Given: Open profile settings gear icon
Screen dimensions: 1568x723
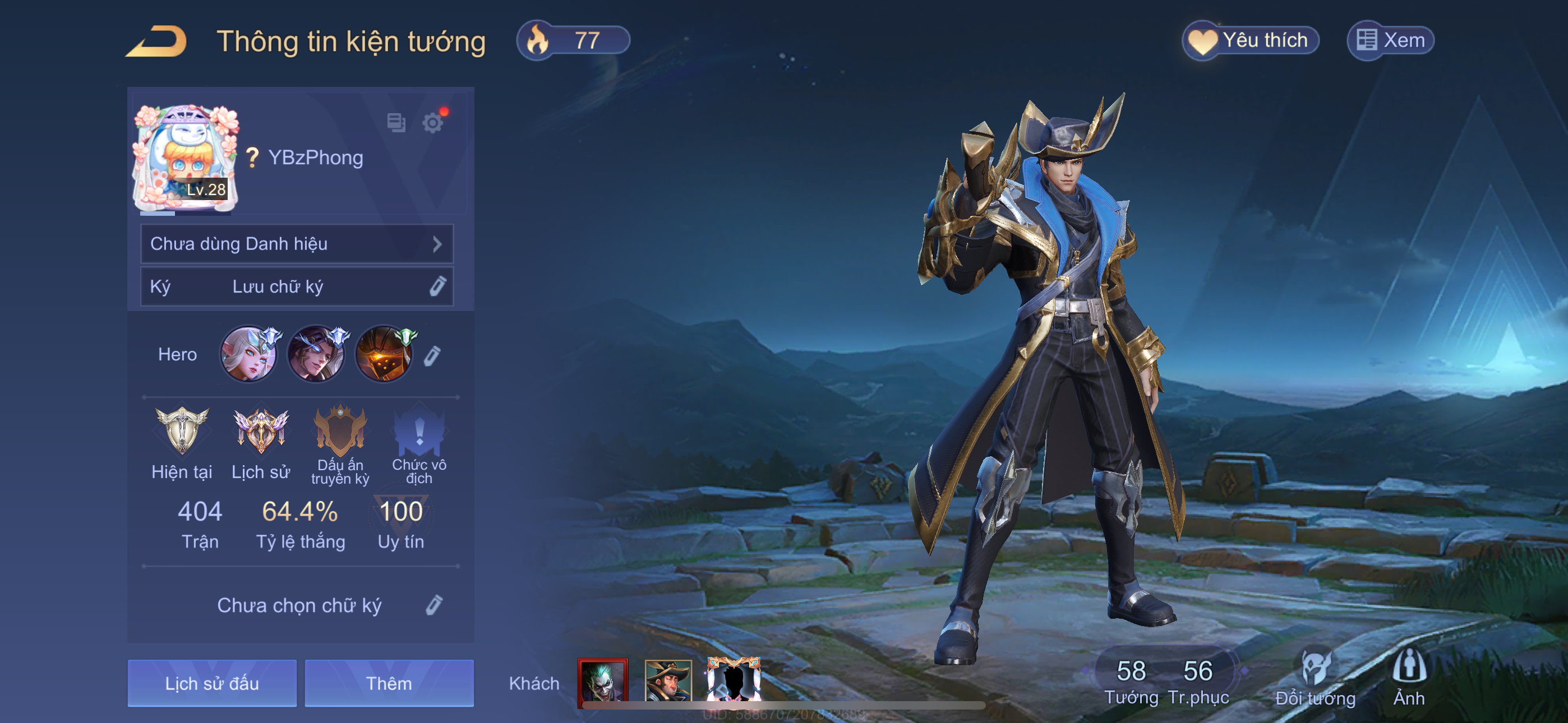Looking at the screenshot, I should coord(433,123).
